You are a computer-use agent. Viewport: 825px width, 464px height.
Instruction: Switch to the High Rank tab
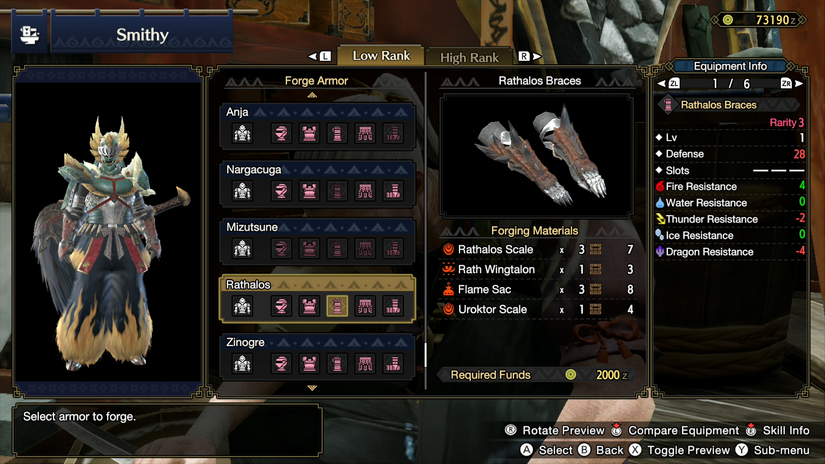469,57
